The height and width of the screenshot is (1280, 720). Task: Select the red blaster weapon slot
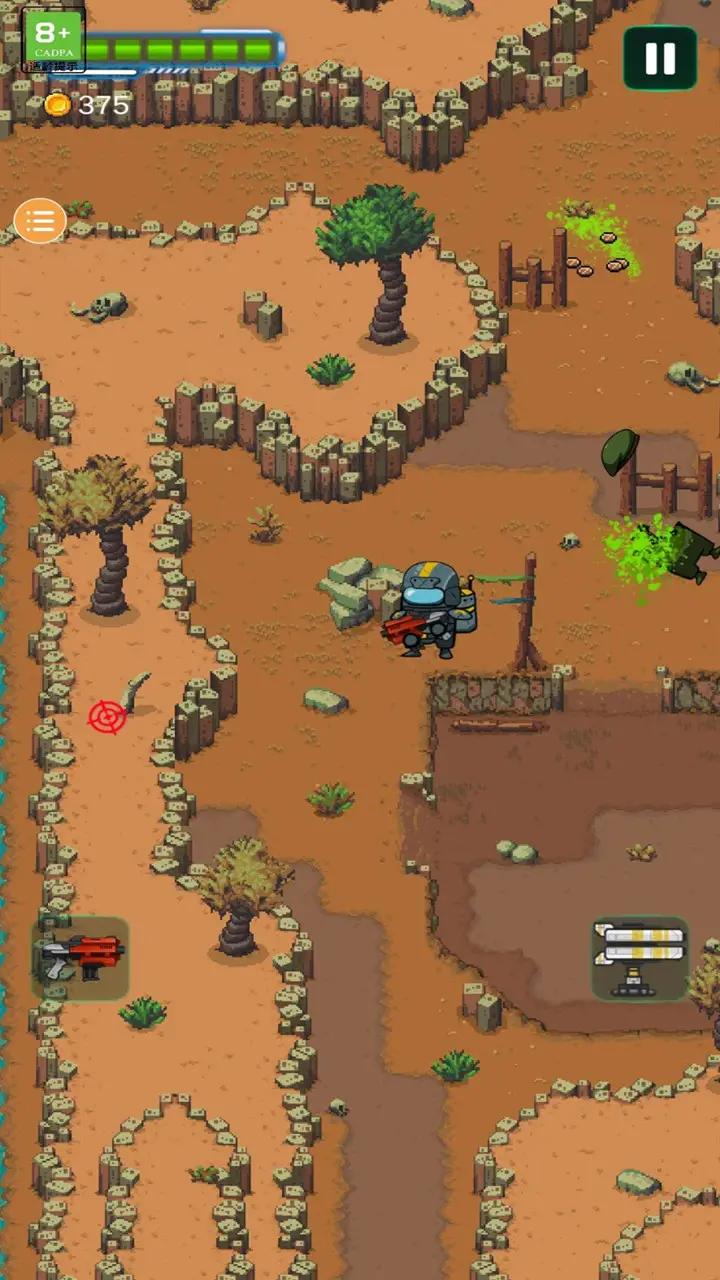tap(81, 958)
